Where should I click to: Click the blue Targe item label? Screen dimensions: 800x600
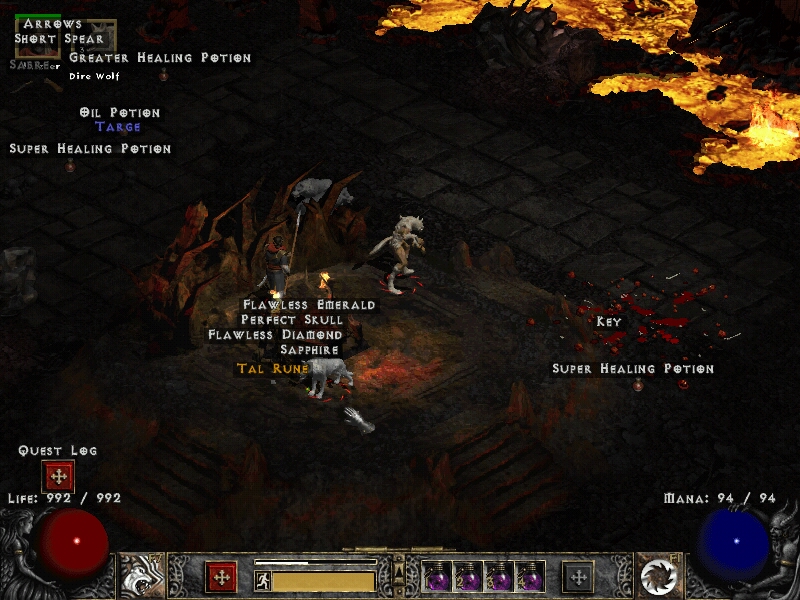(x=118, y=128)
